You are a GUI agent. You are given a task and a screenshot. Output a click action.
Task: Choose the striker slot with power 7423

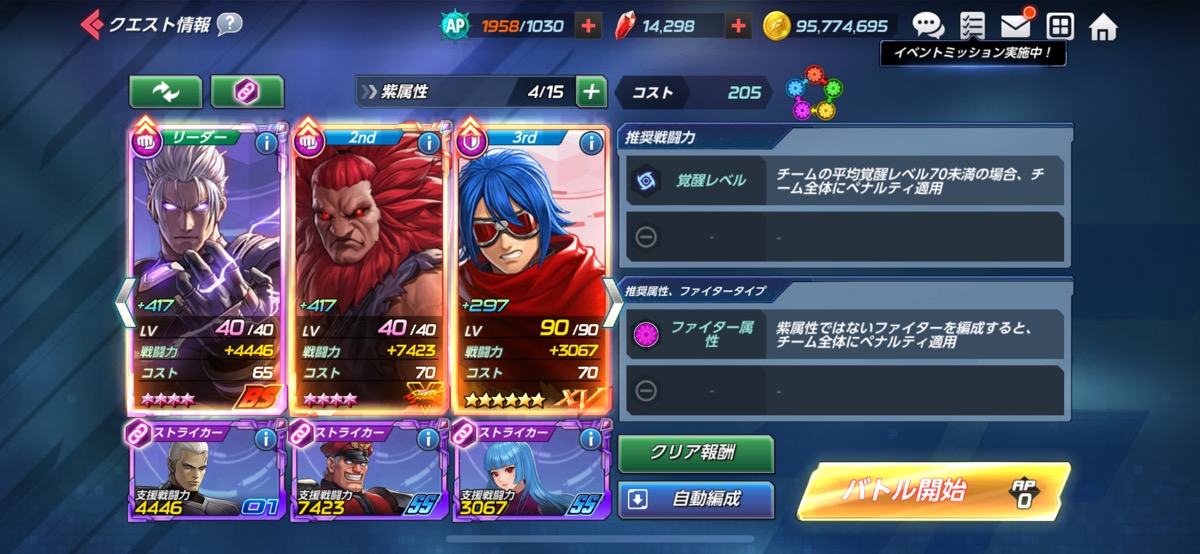point(370,472)
